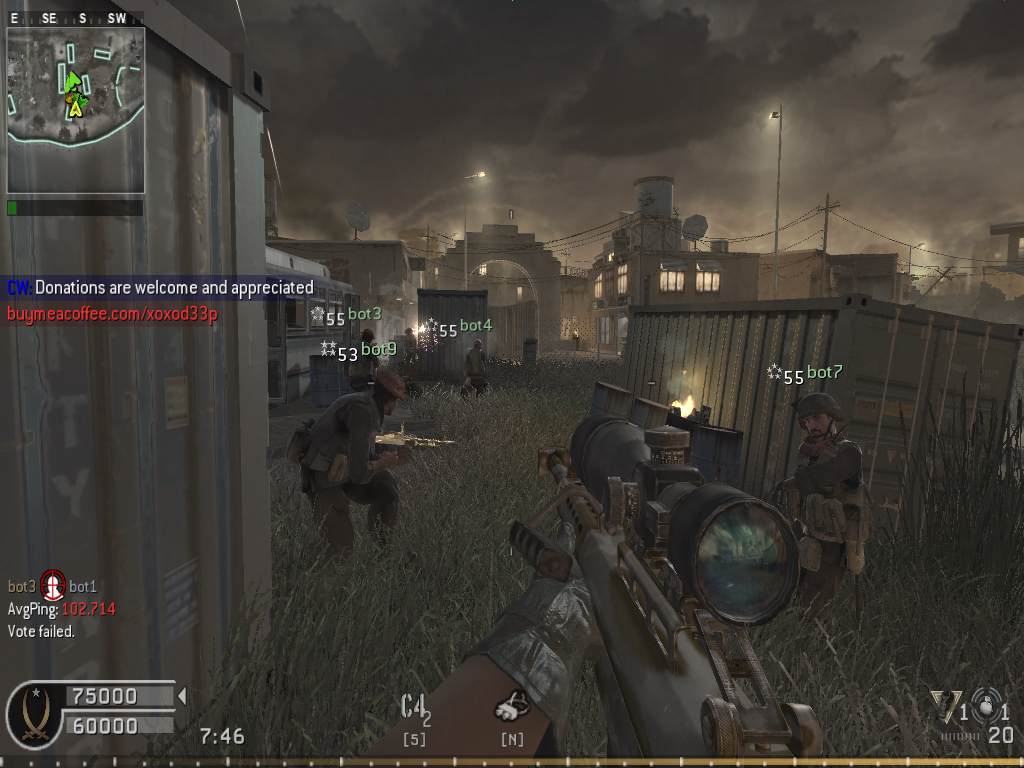Select the special grenade triangle icon
The width and height of the screenshot is (1024, 768).
point(943,706)
